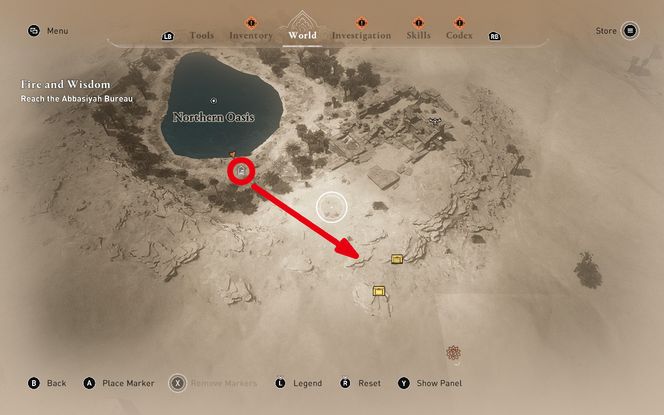Viewport: 664px width, 415px height.
Task: Select the World tab
Action: pos(301,35)
